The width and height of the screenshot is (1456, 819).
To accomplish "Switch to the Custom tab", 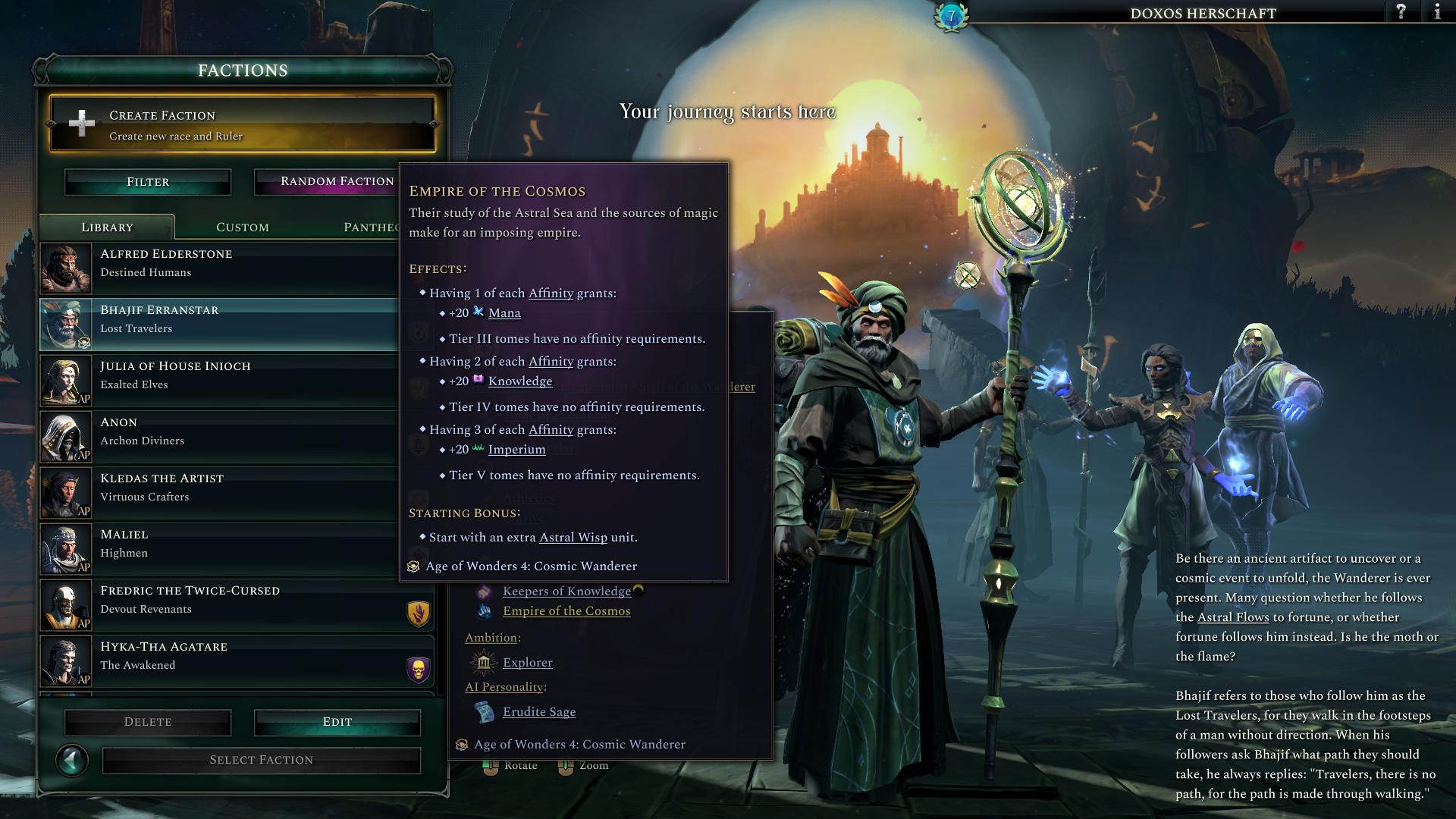I will pyautogui.click(x=243, y=227).
